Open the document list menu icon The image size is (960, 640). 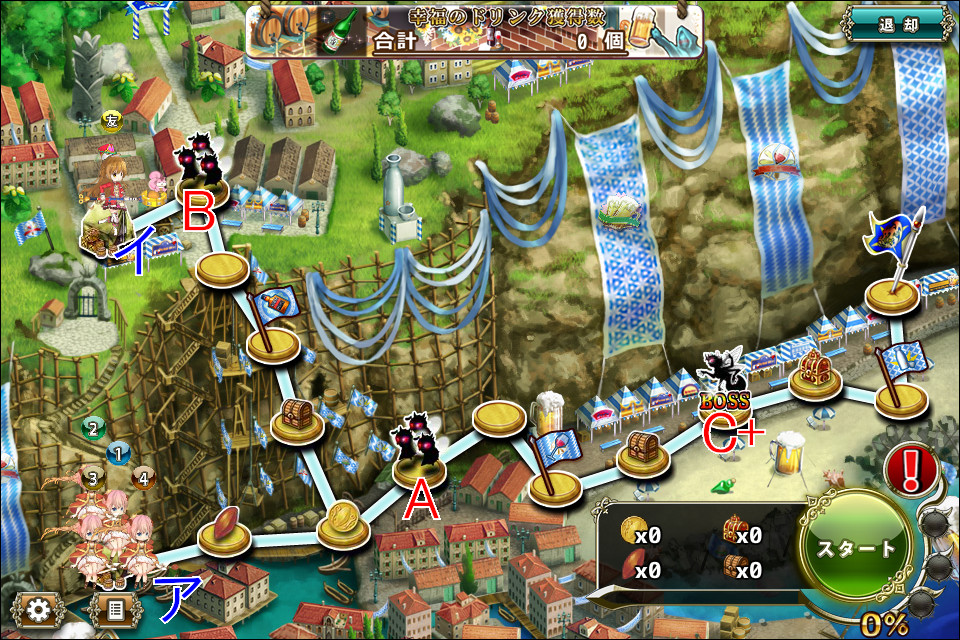tap(115, 609)
